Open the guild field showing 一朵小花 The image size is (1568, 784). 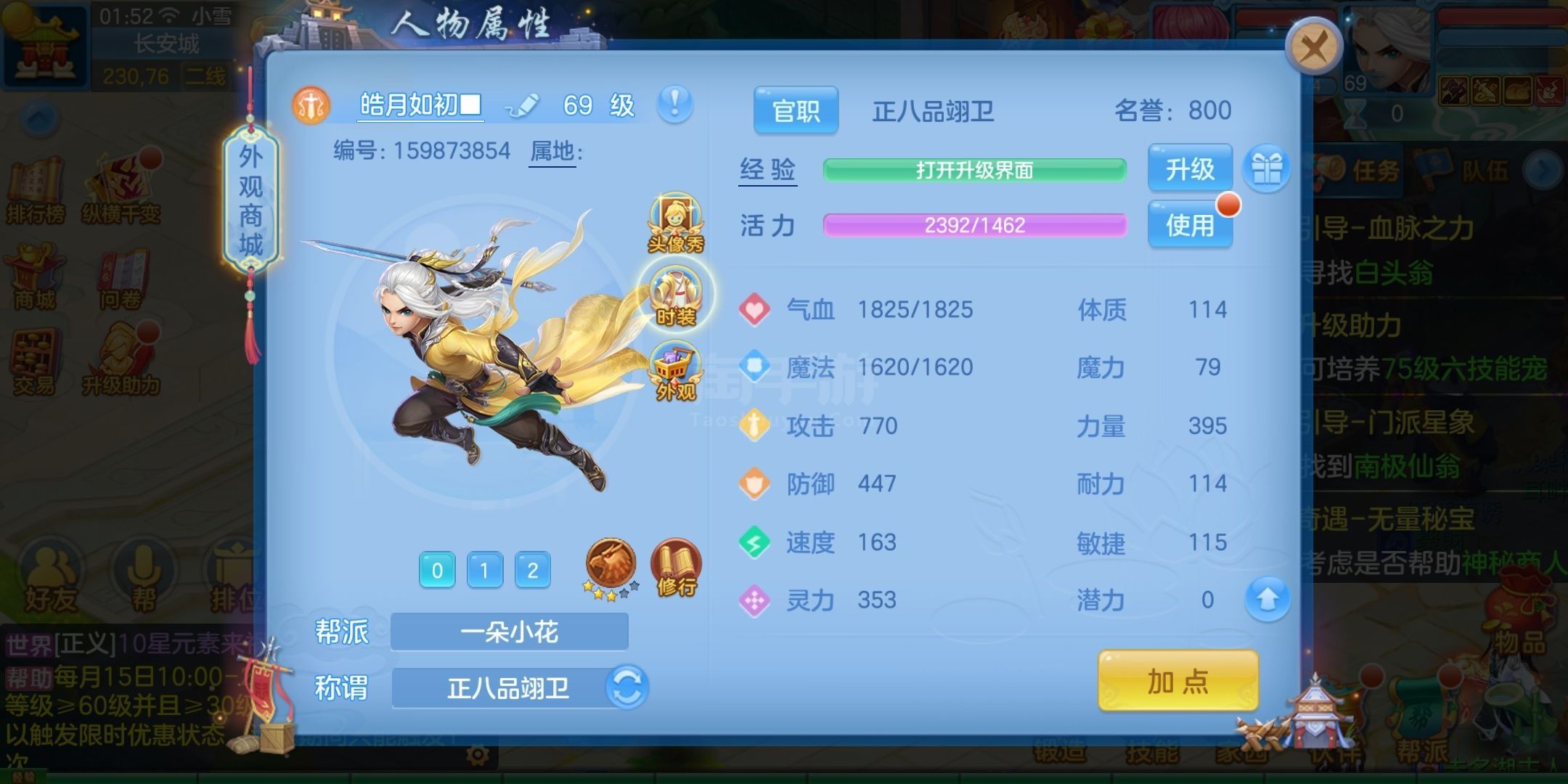[508, 631]
